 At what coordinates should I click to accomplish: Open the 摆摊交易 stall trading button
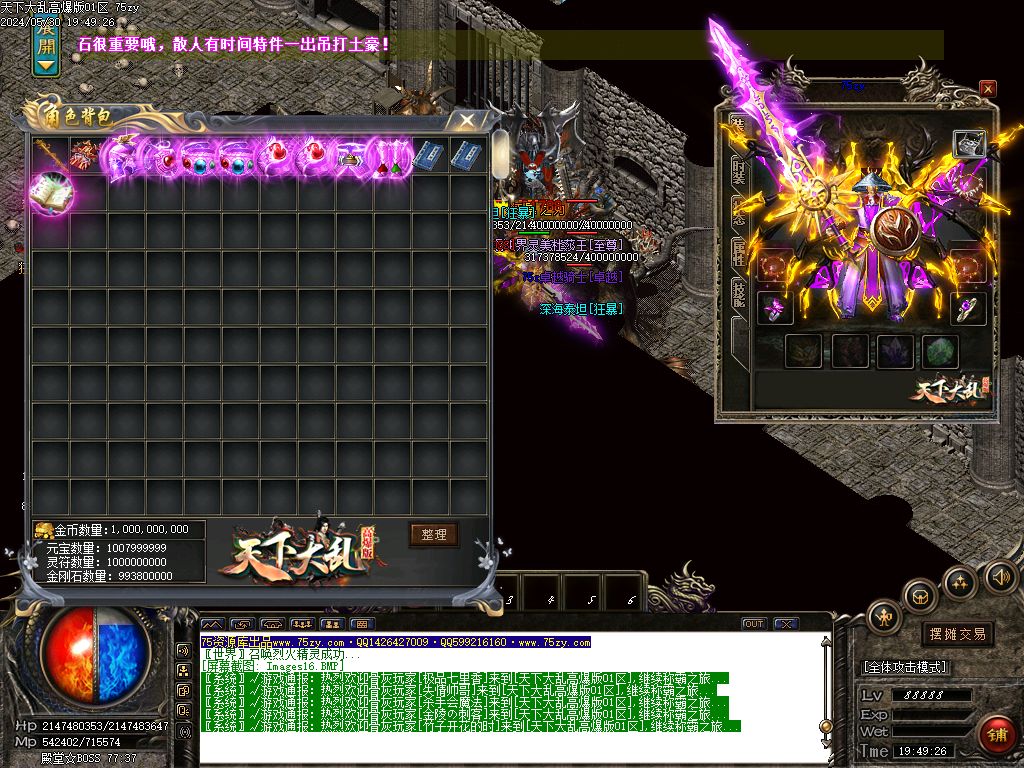coord(957,634)
